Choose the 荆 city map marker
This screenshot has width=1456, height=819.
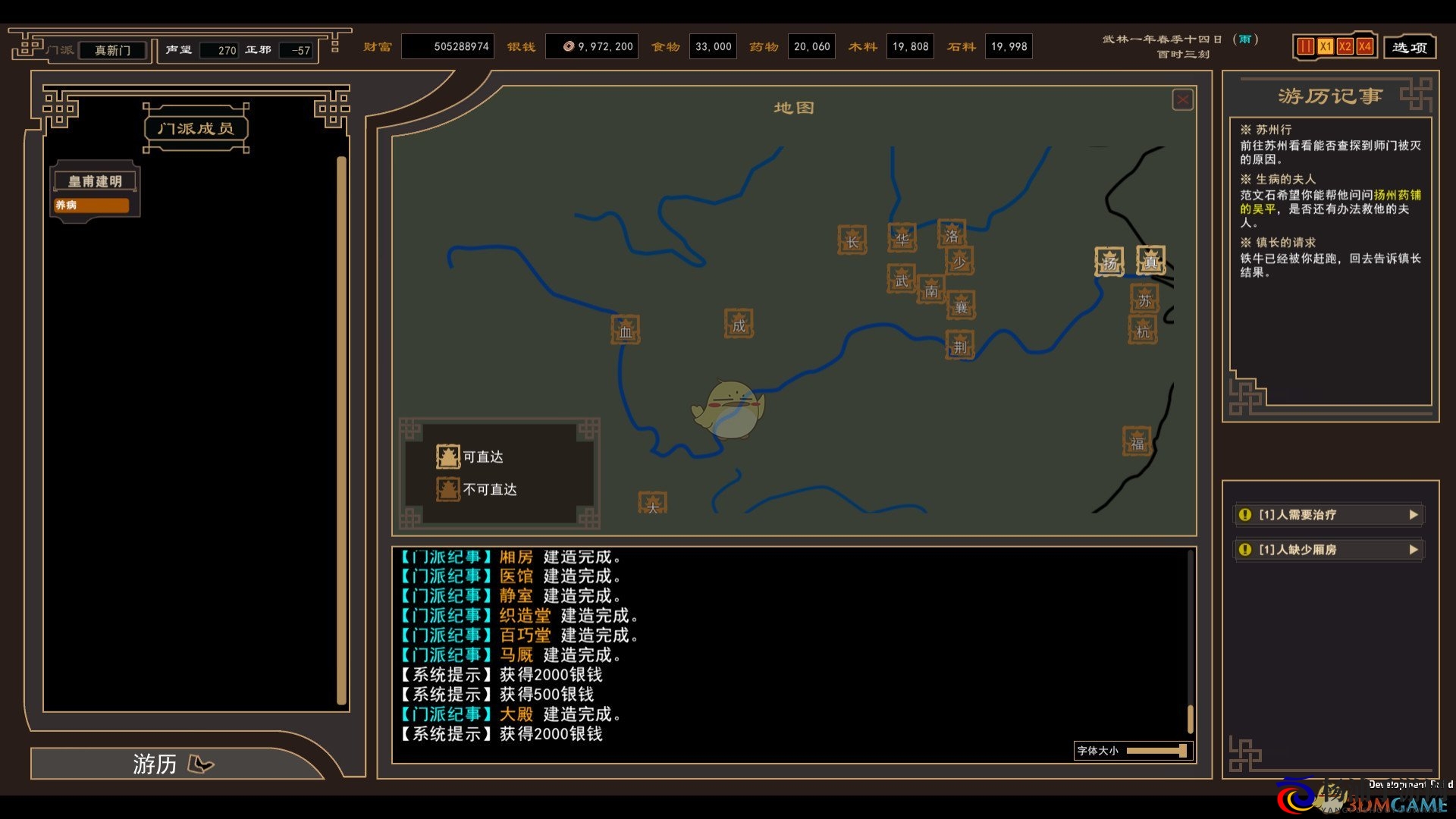pos(960,346)
